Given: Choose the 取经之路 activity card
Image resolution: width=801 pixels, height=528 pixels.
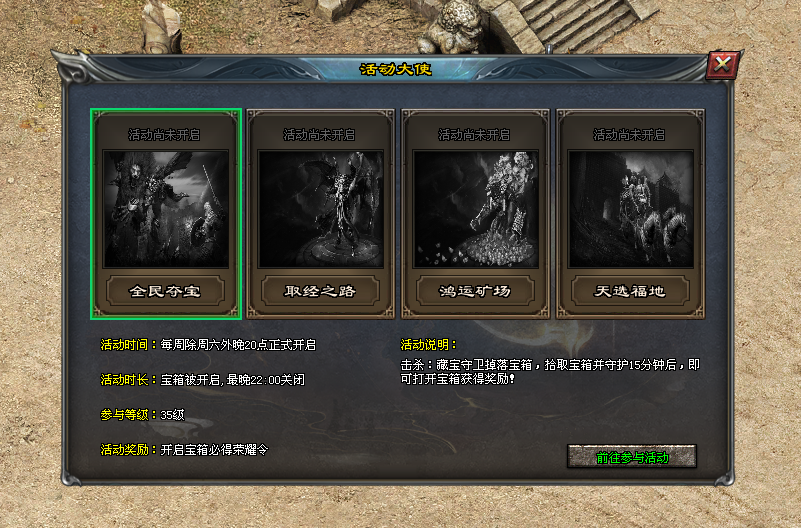Looking at the screenshot, I should [x=321, y=214].
